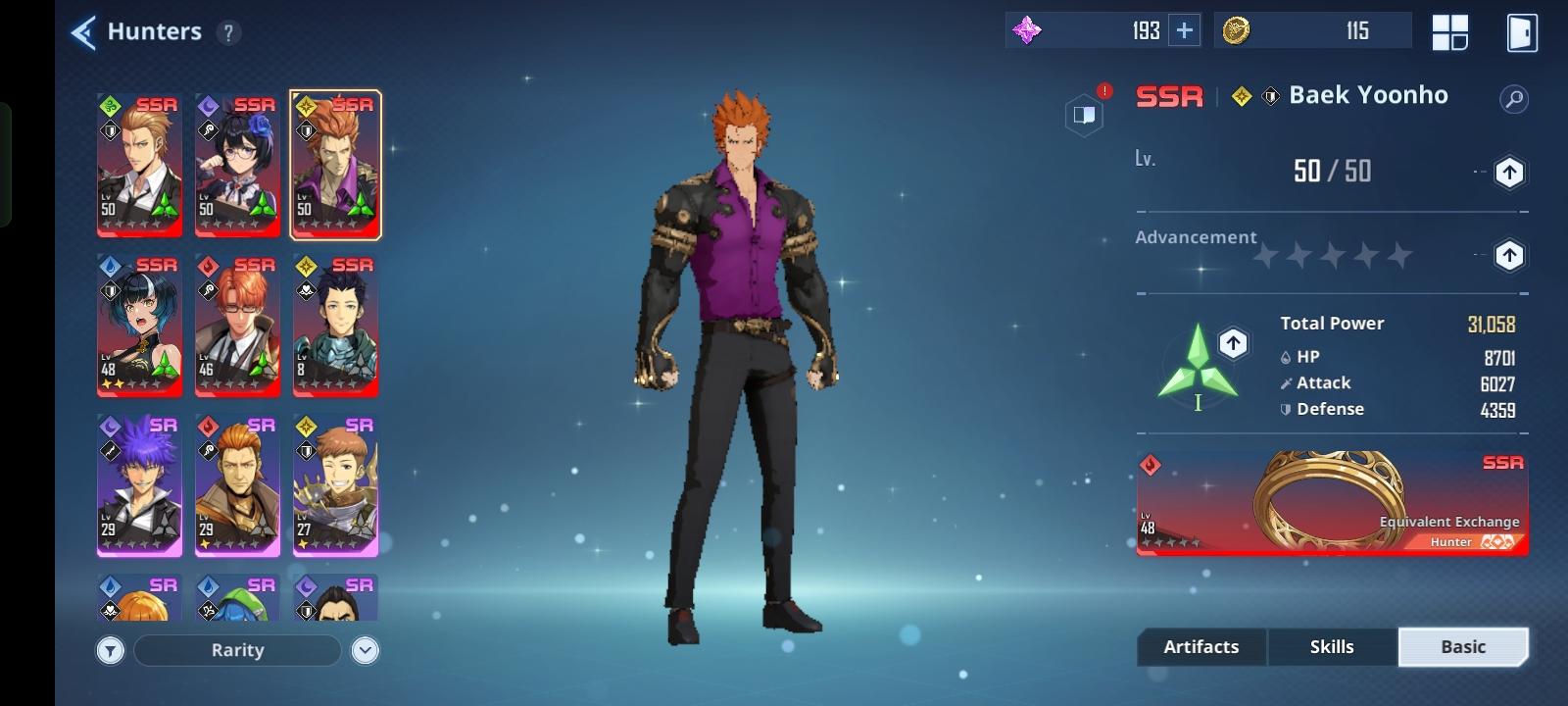
Task: Open the level 48 hunter card with two stars
Action: pos(139,325)
